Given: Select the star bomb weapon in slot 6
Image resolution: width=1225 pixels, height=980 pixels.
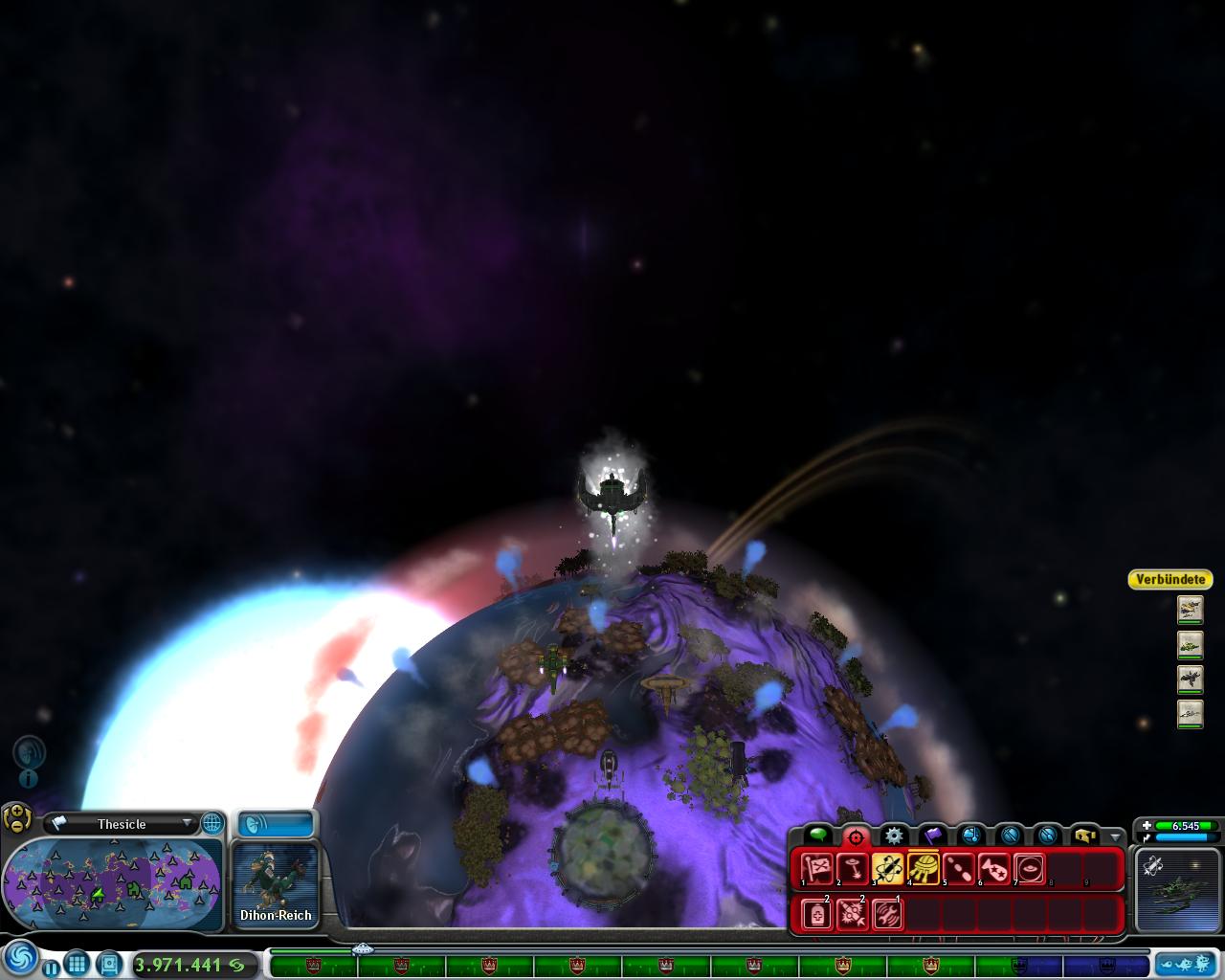Looking at the screenshot, I should [x=994, y=869].
